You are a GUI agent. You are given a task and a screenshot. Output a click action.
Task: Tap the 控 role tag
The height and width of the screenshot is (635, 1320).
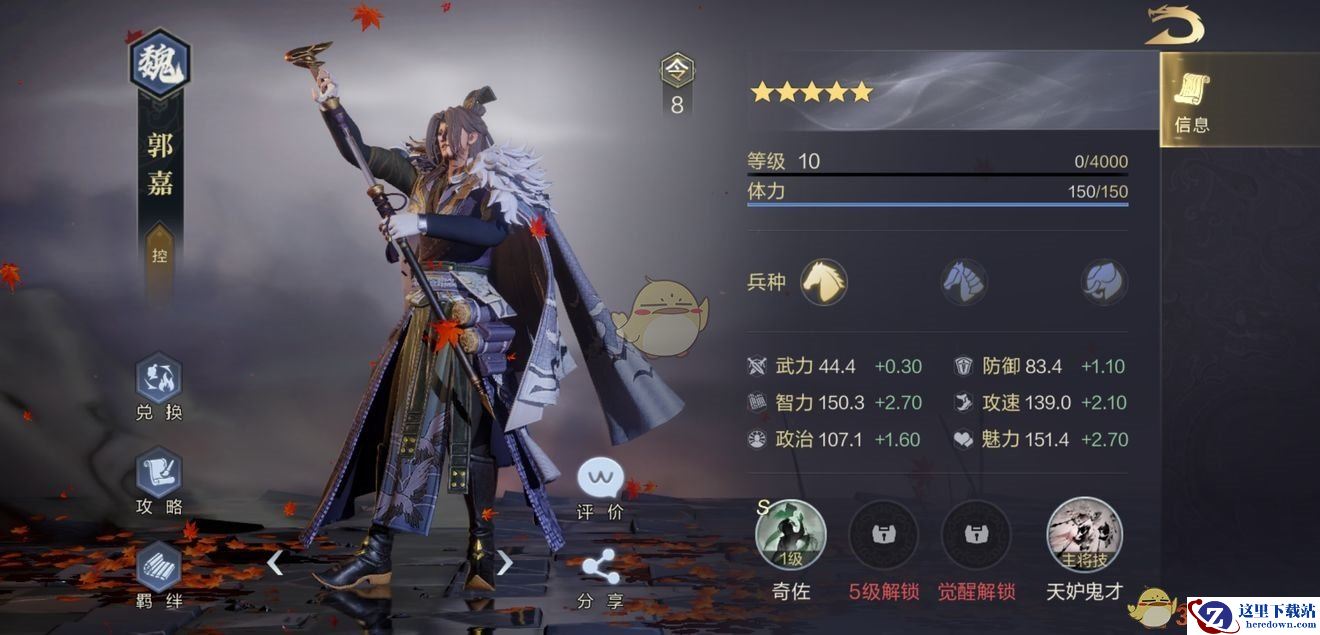[x=160, y=256]
